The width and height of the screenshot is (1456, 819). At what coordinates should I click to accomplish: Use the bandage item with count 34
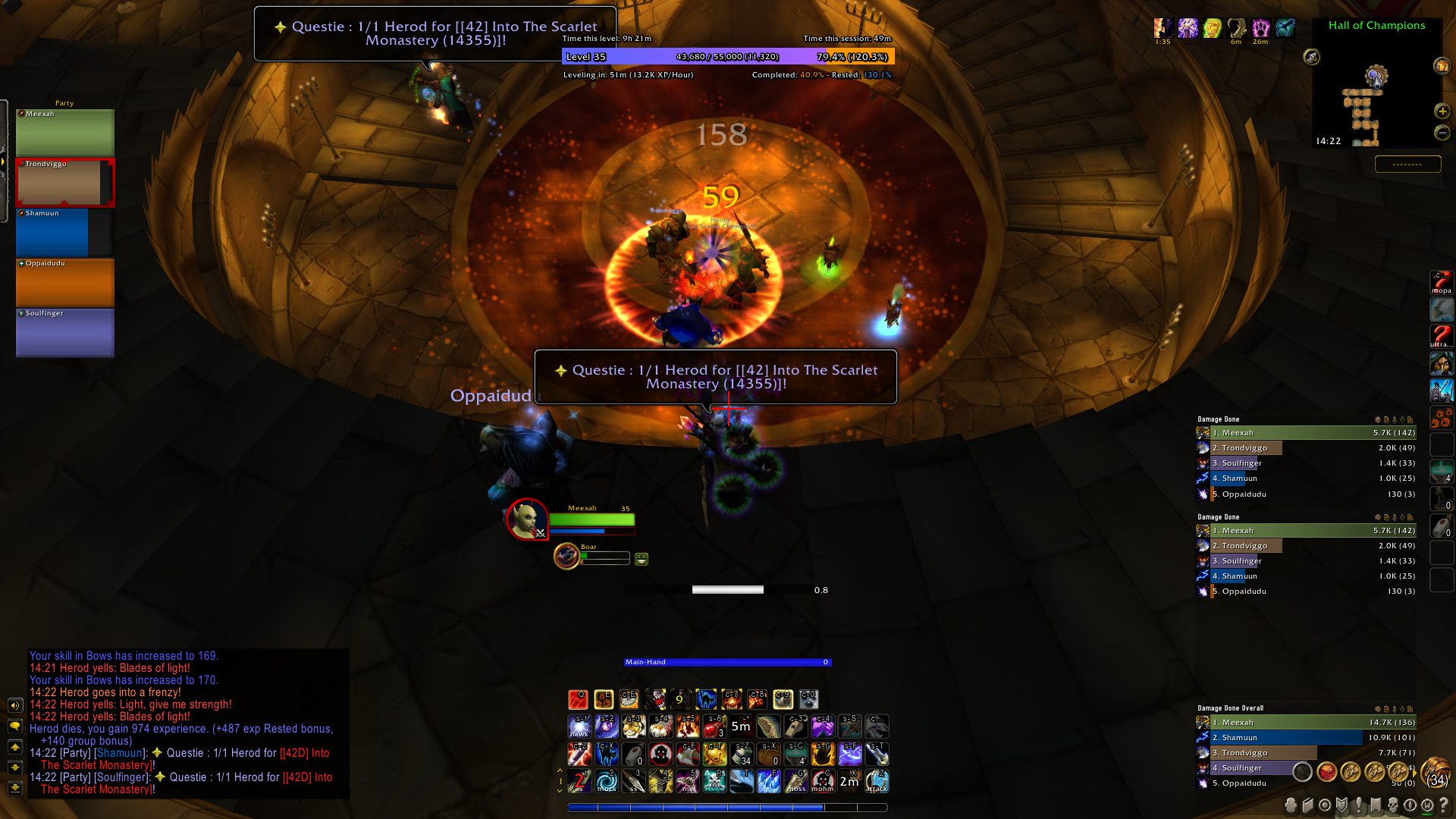[x=742, y=754]
